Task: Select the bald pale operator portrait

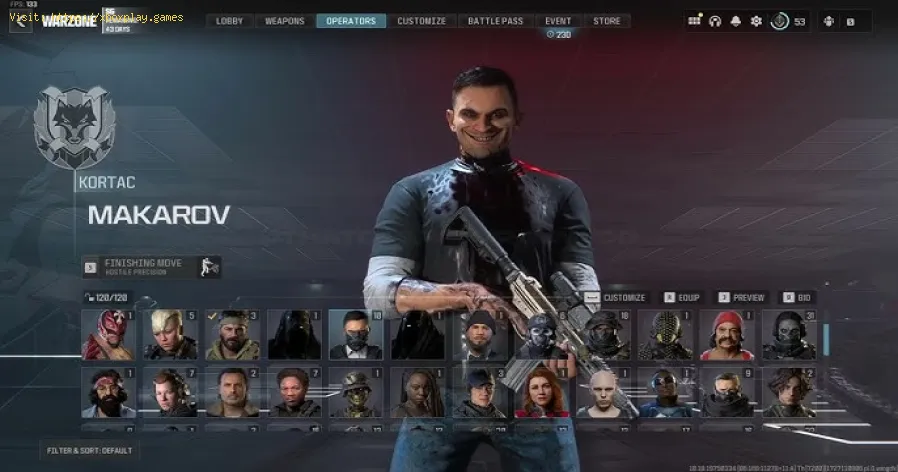Action: coord(603,392)
